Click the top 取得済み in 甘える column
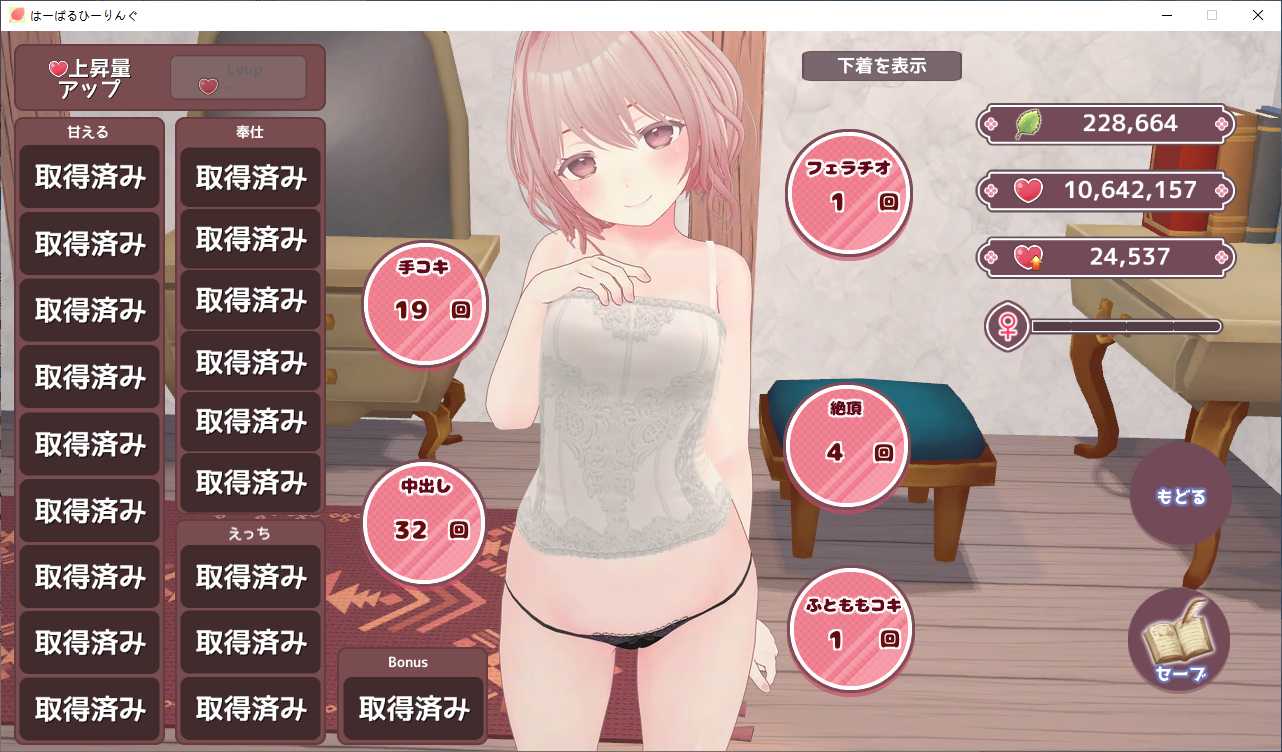Viewport: 1282px width, 752px height. (x=89, y=176)
